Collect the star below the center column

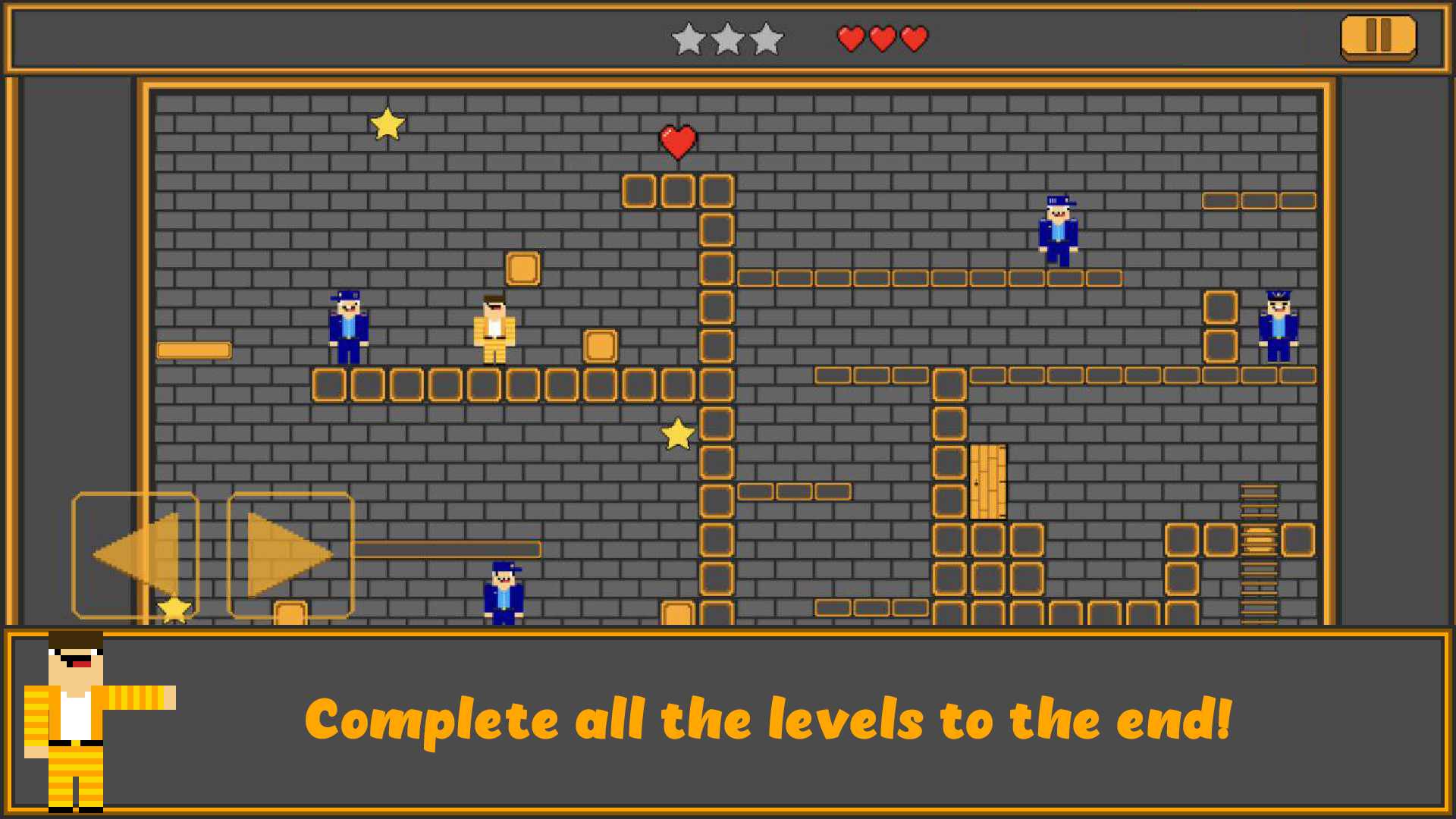pos(677,435)
